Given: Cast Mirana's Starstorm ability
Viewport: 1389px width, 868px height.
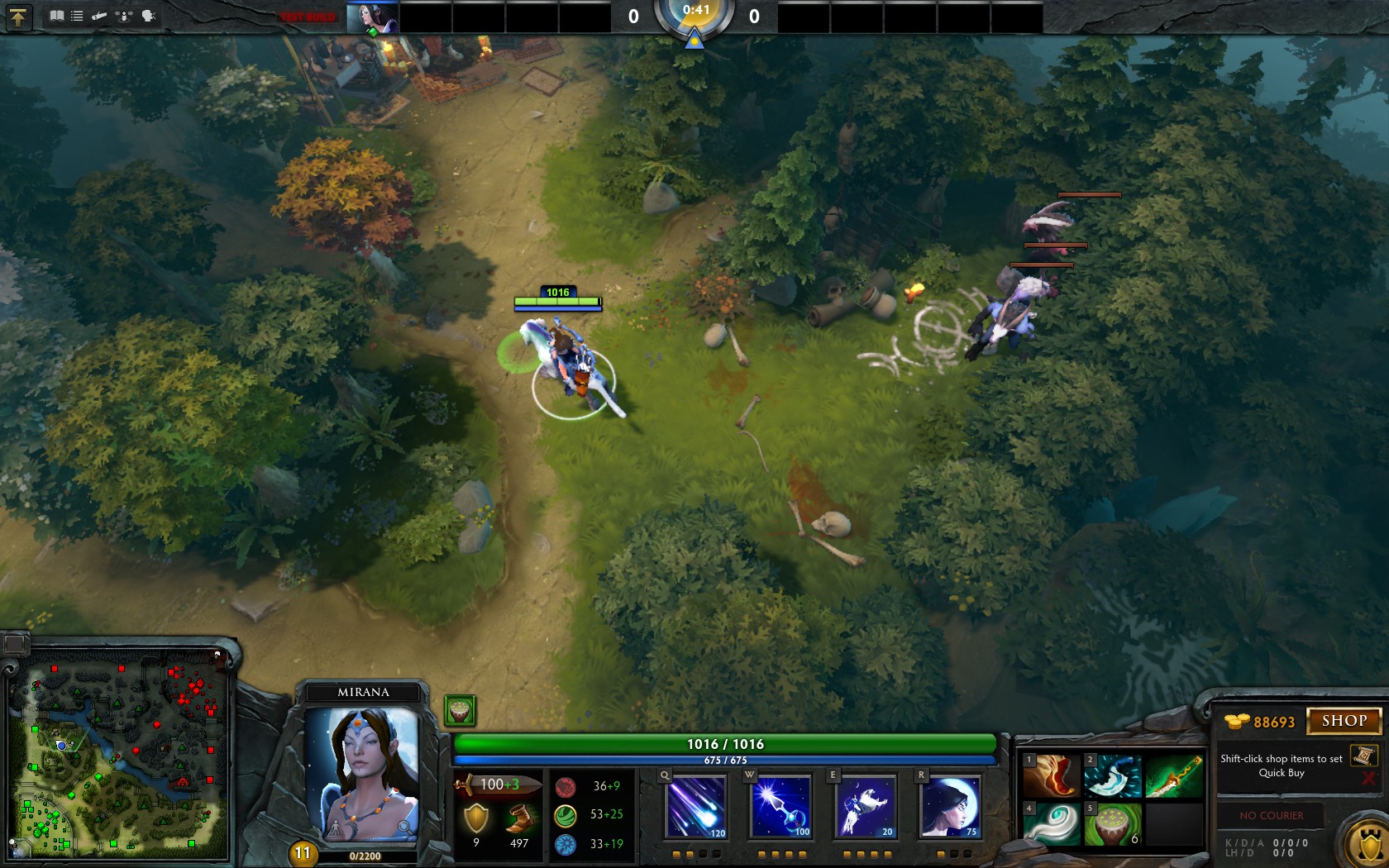Looking at the screenshot, I should pyautogui.click(x=696, y=807).
